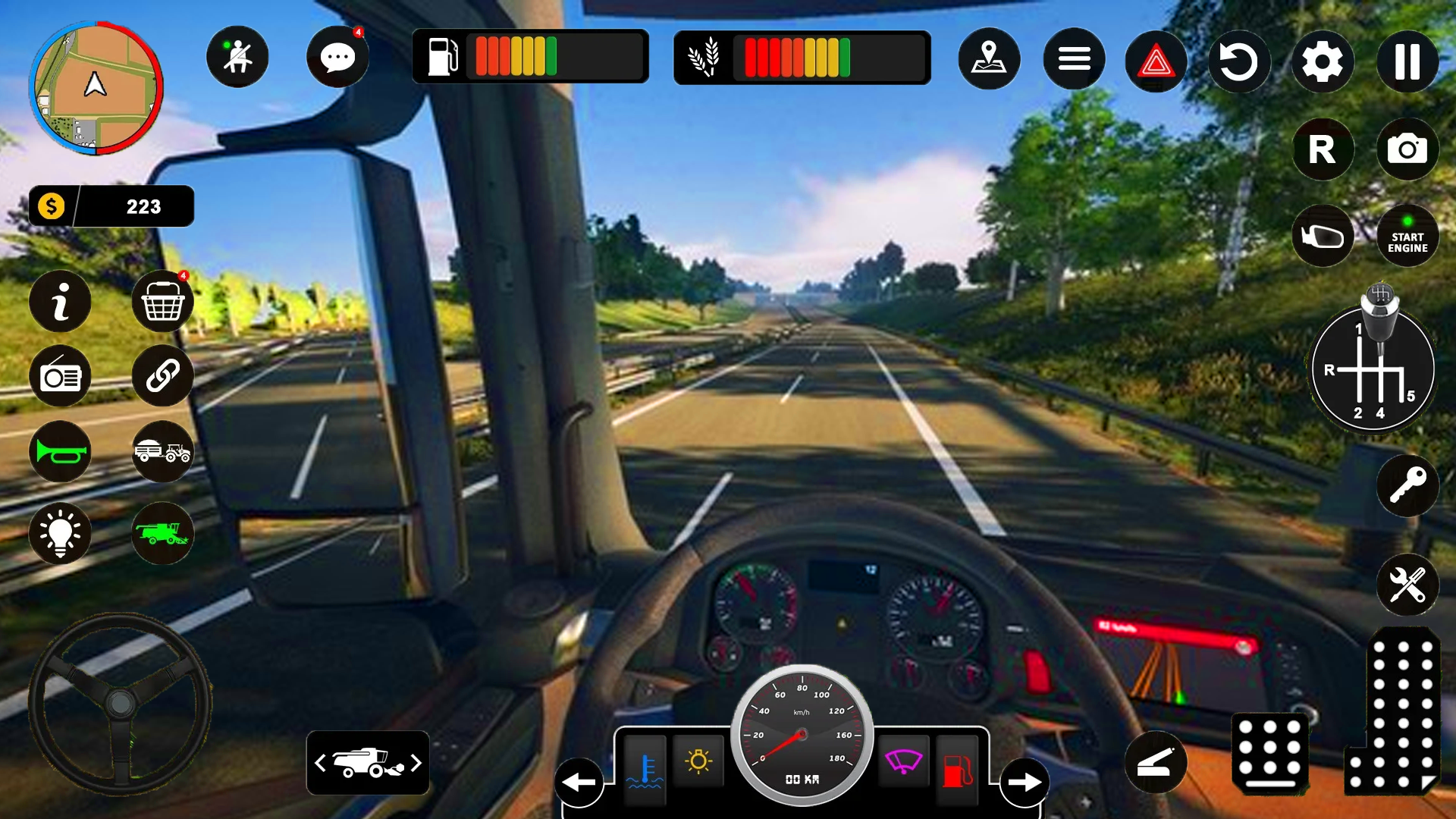Fasten the driver's seatbelt

pos(237,57)
